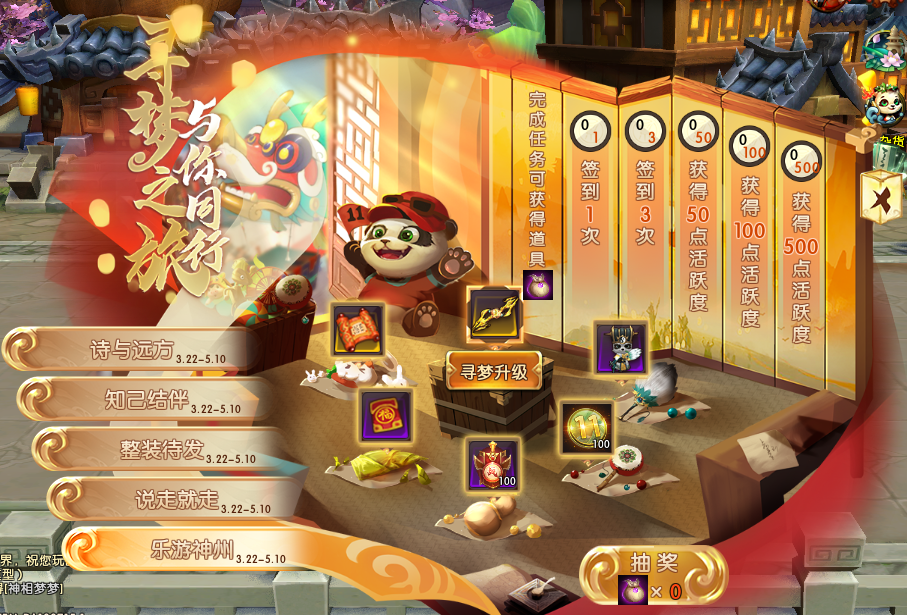Image resolution: width=907 pixels, height=615 pixels.
Task: Open the panda avatar icon at screen edge
Action: point(884,103)
